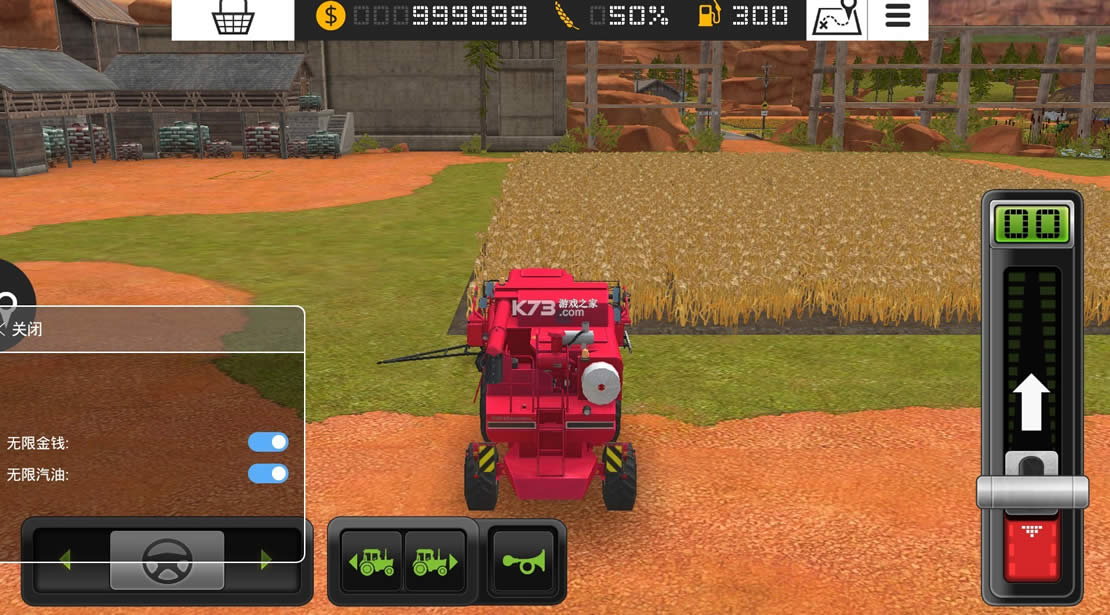Switch to next vehicle tractor button
The height and width of the screenshot is (615, 1110).
pos(435,561)
